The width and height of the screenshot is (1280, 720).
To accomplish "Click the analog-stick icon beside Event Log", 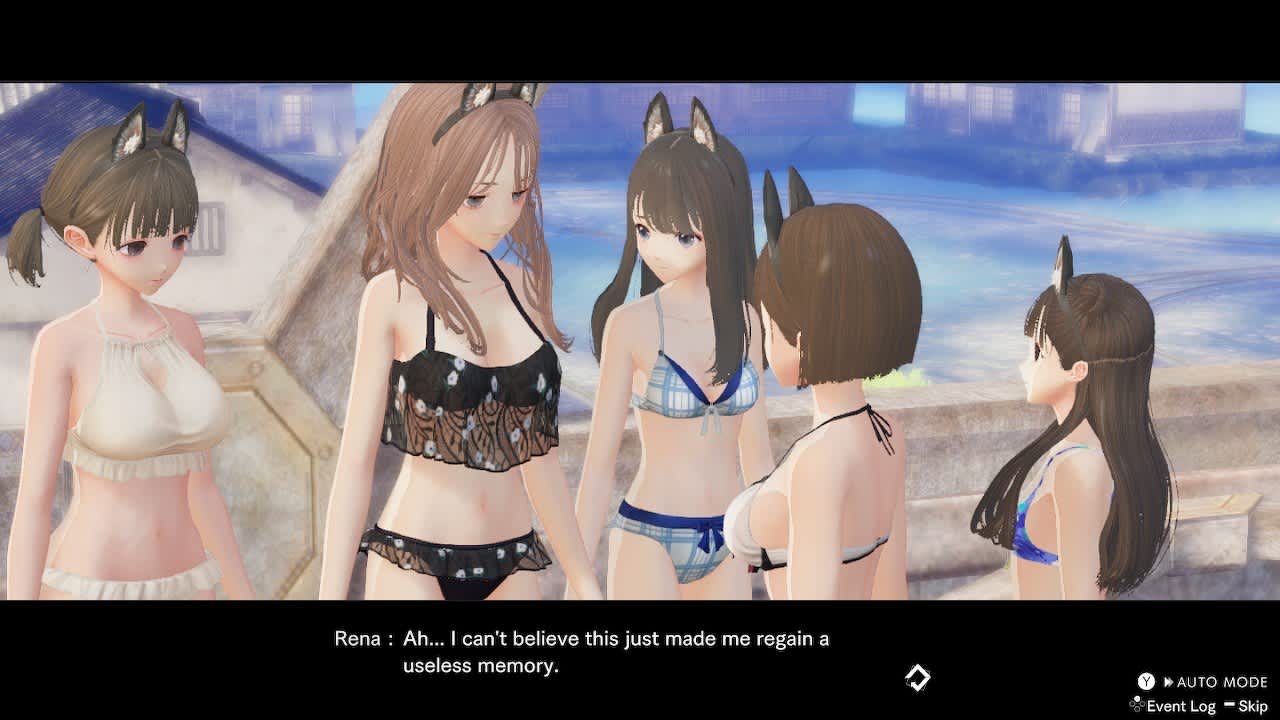I will (x=1138, y=704).
